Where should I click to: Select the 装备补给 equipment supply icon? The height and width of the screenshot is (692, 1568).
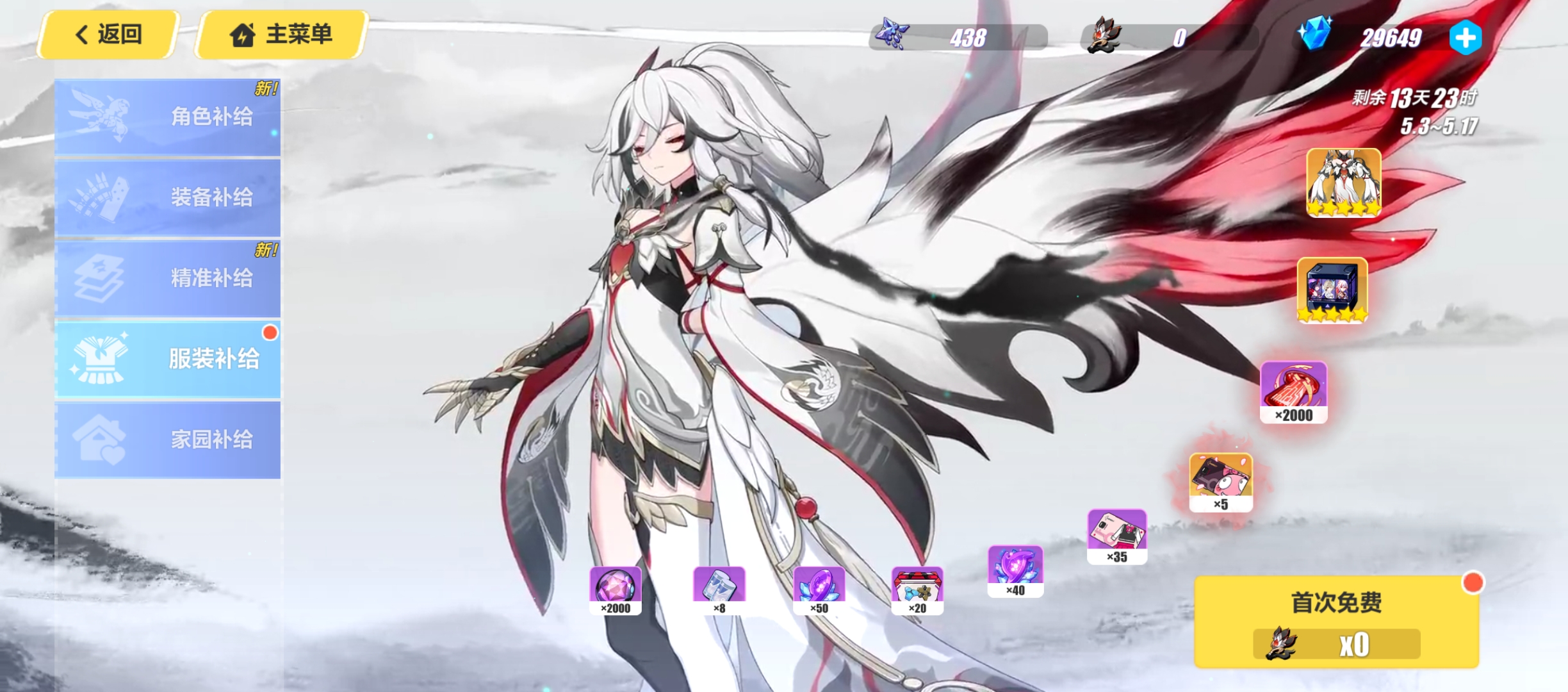tap(102, 196)
